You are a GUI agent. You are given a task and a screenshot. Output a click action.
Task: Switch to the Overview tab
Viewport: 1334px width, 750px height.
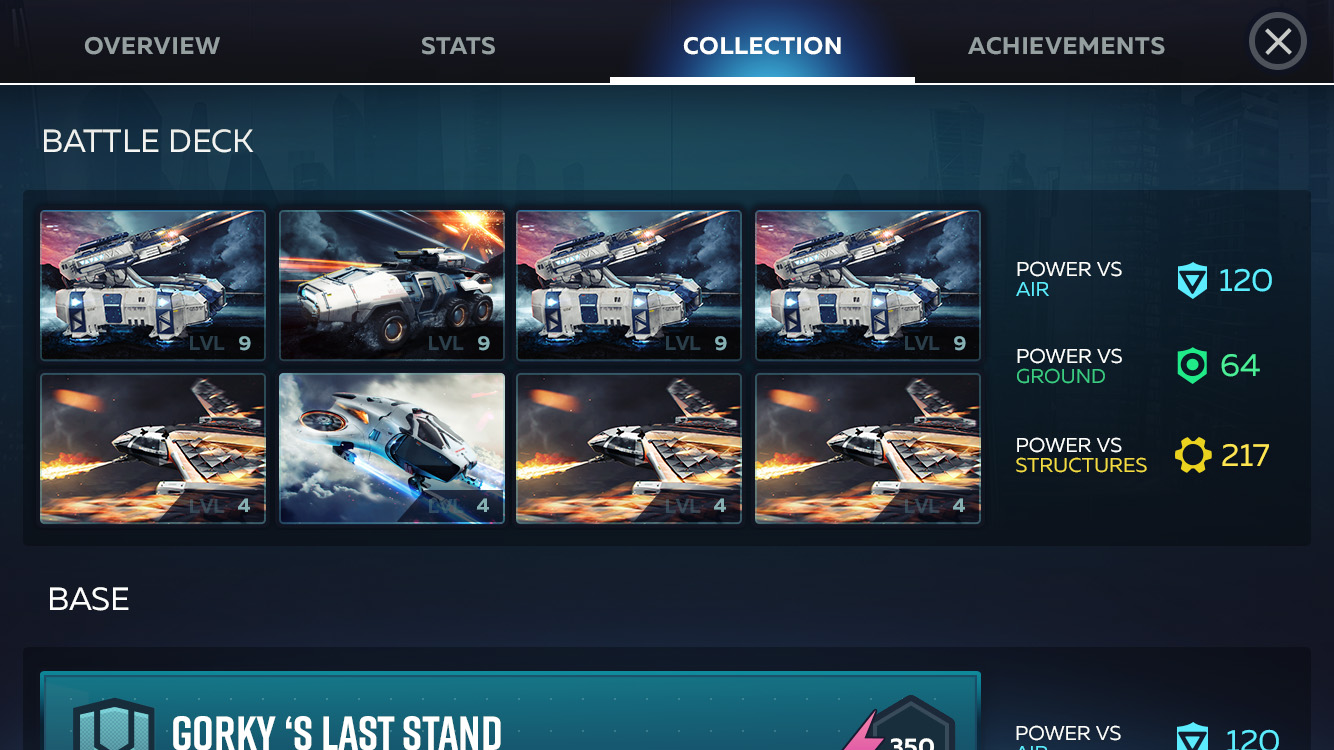click(x=152, y=46)
